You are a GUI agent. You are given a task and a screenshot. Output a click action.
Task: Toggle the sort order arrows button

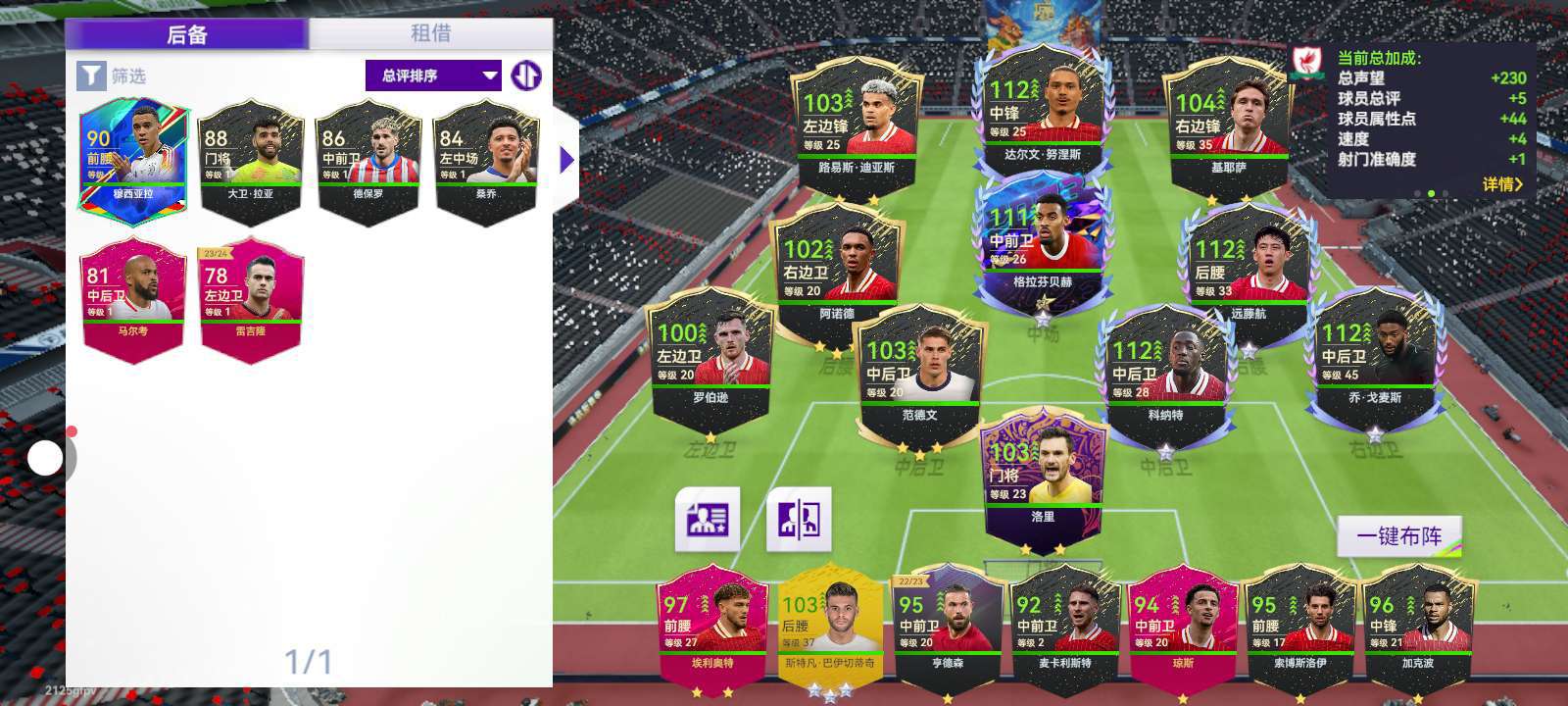pyautogui.click(x=526, y=76)
